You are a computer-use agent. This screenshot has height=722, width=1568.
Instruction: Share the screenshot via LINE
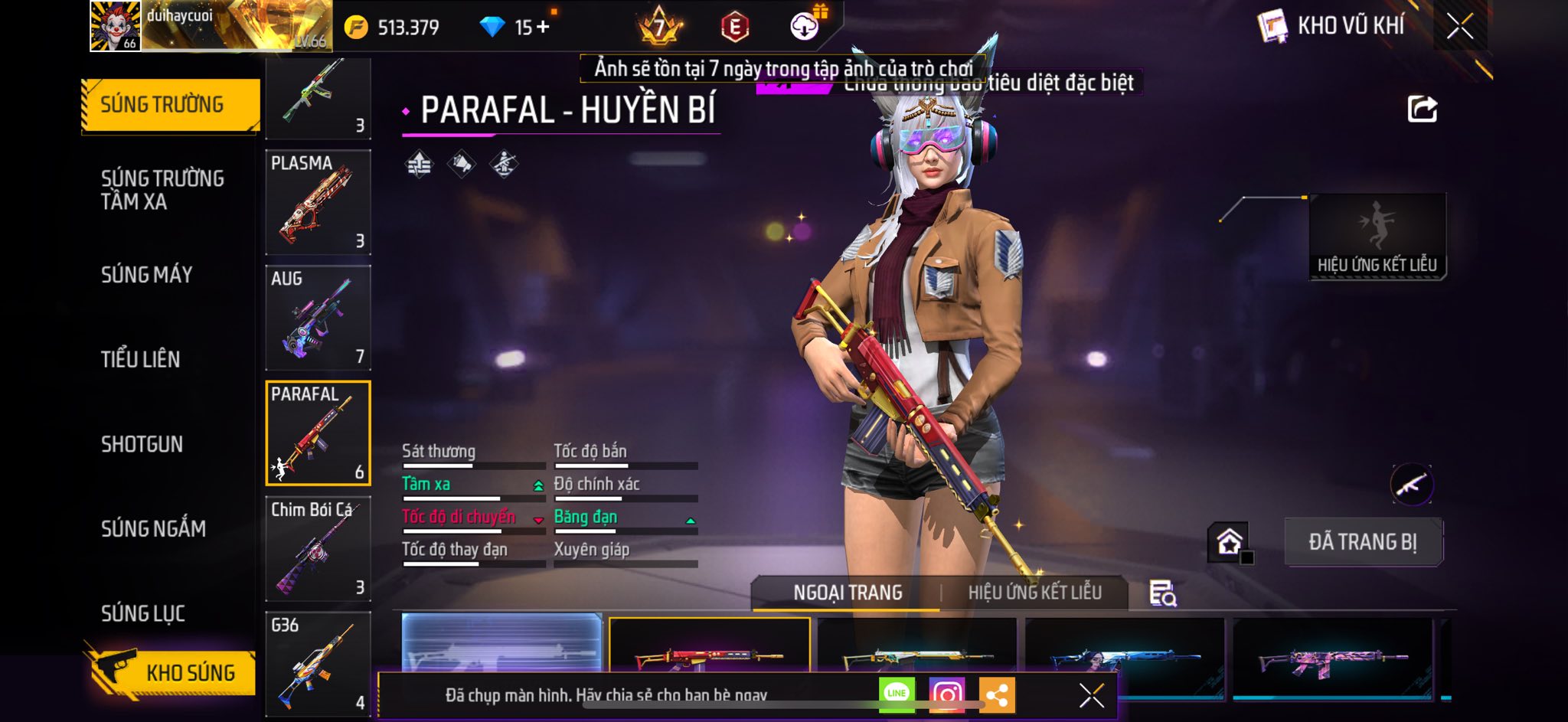(x=897, y=694)
